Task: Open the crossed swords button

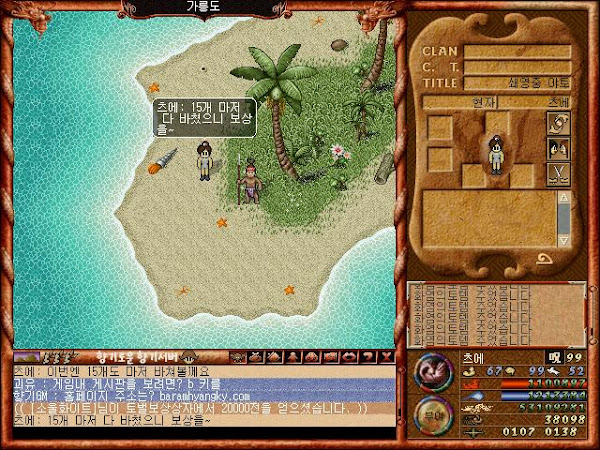Action: coord(556,174)
